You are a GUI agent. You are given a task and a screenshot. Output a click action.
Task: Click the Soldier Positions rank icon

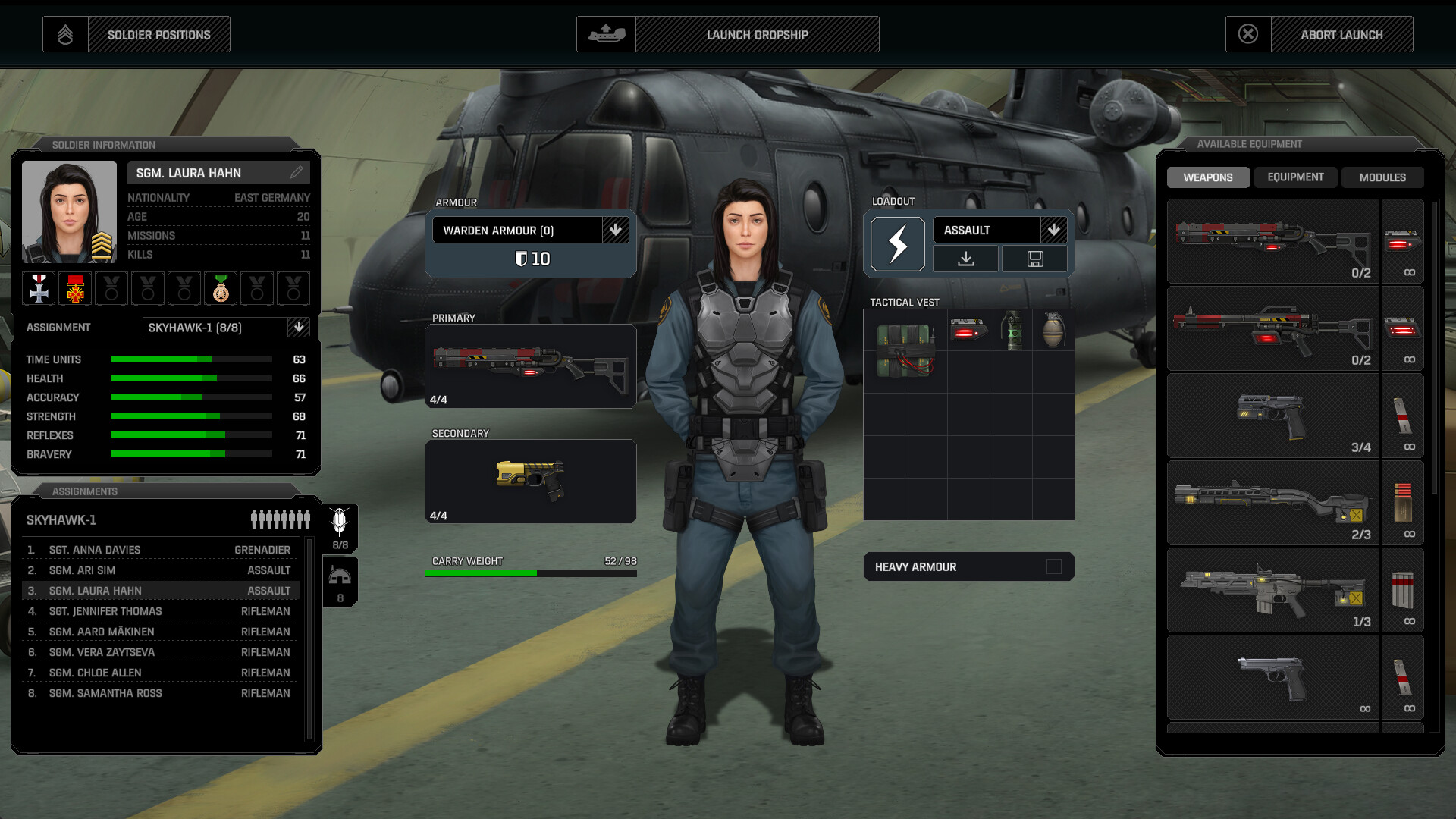pyautogui.click(x=66, y=33)
